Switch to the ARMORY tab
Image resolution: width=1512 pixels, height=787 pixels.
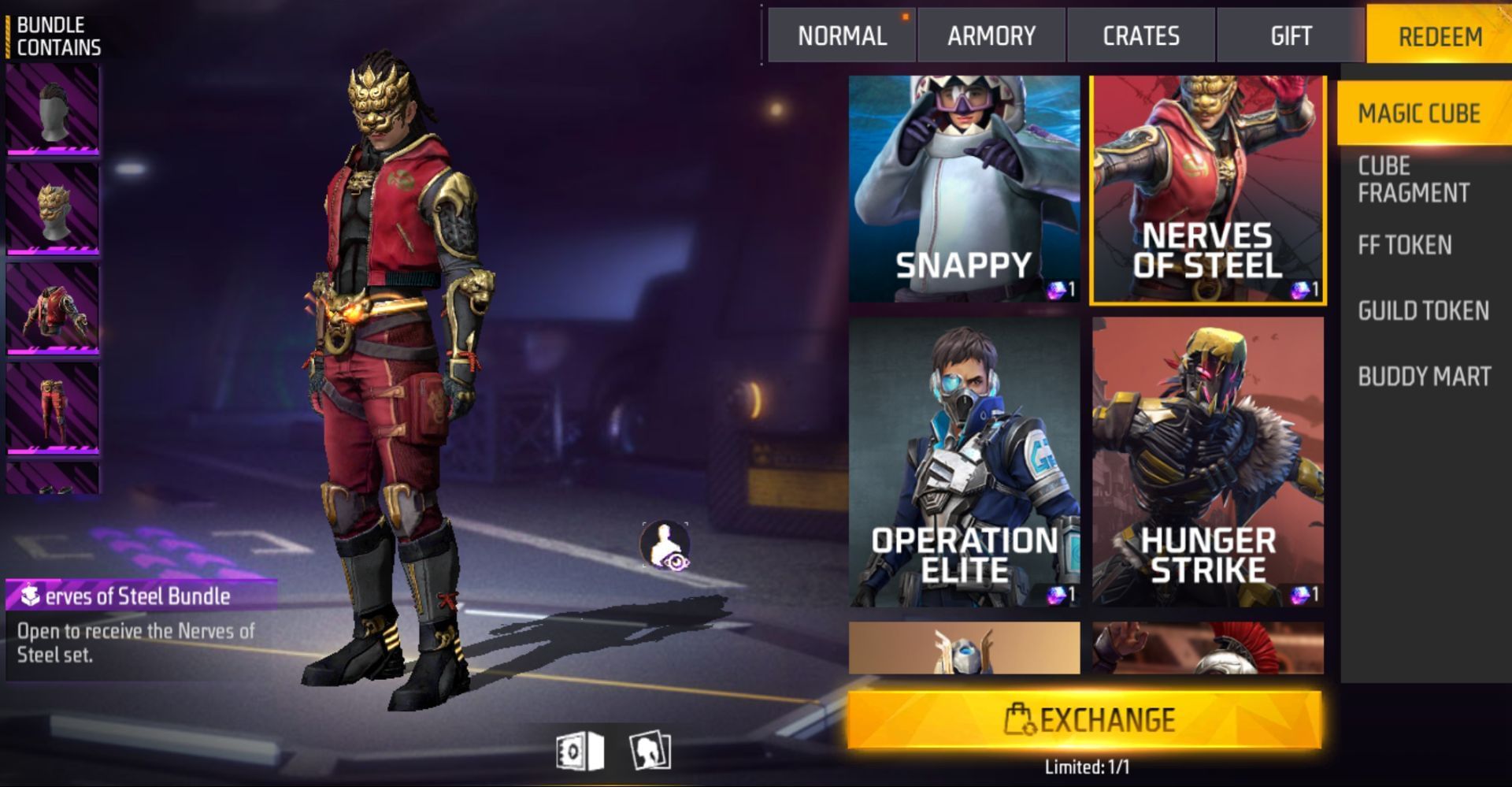click(990, 35)
